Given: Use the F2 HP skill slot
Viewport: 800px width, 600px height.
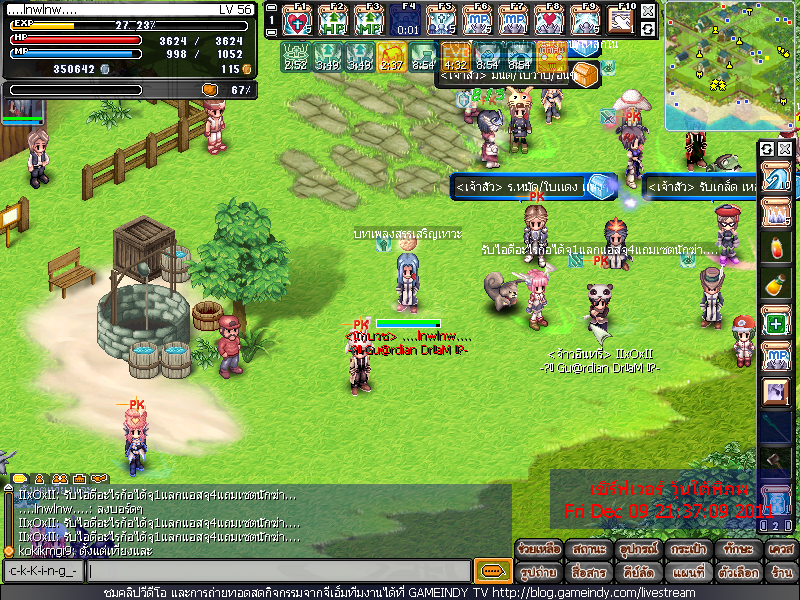Looking at the screenshot, I should coord(335,21).
